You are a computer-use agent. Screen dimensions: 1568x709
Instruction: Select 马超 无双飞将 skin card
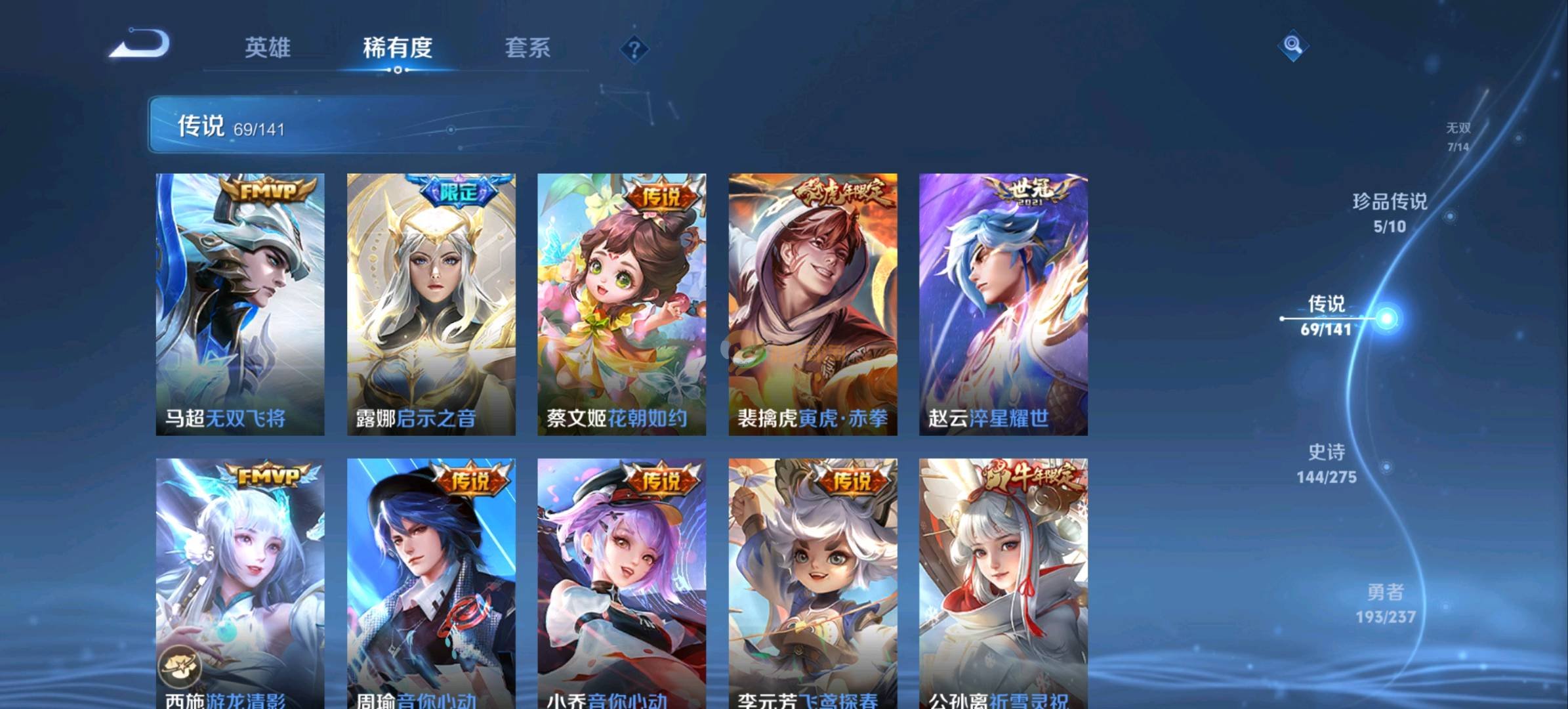tap(240, 304)
